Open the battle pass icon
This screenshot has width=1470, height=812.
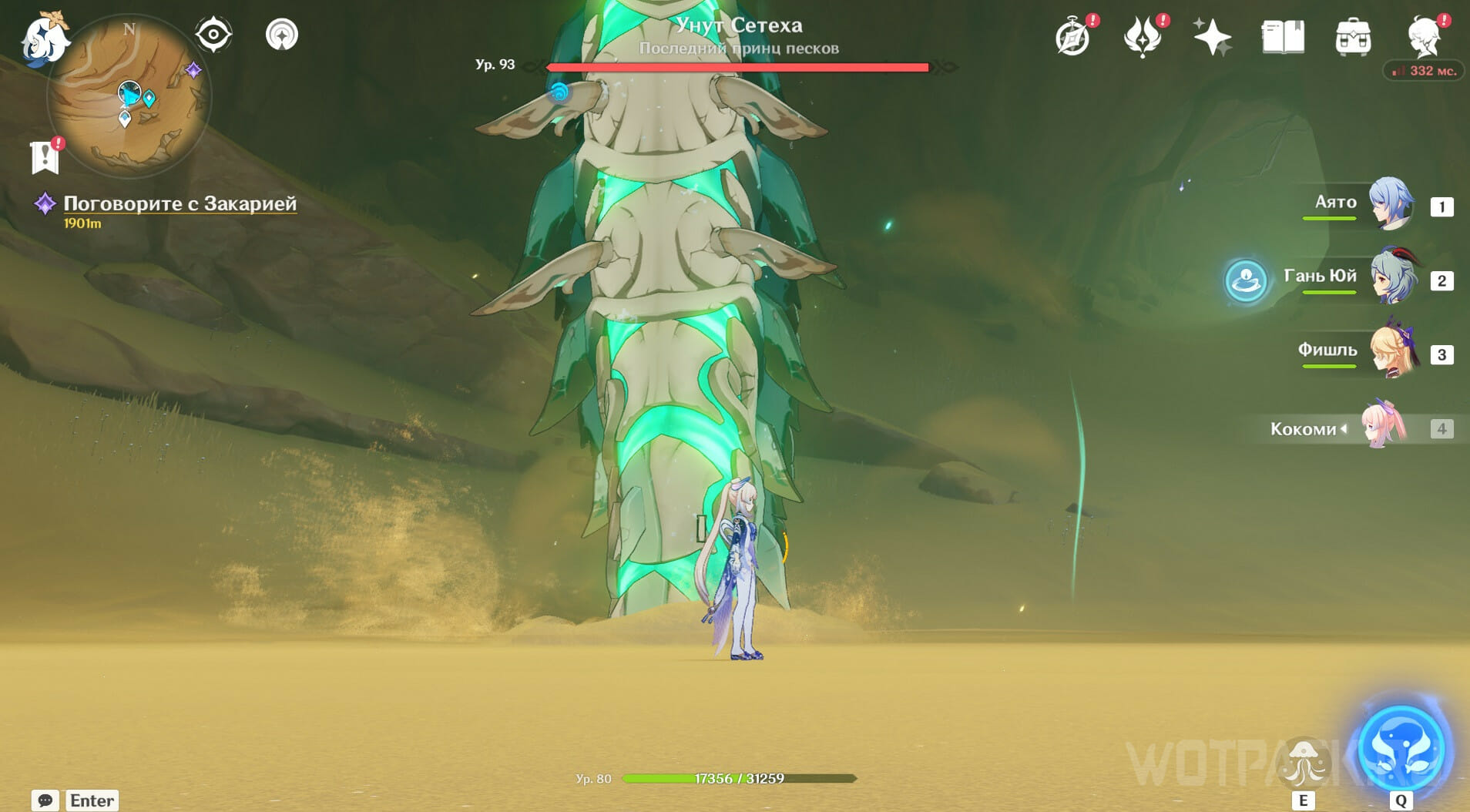(1143, 37)
